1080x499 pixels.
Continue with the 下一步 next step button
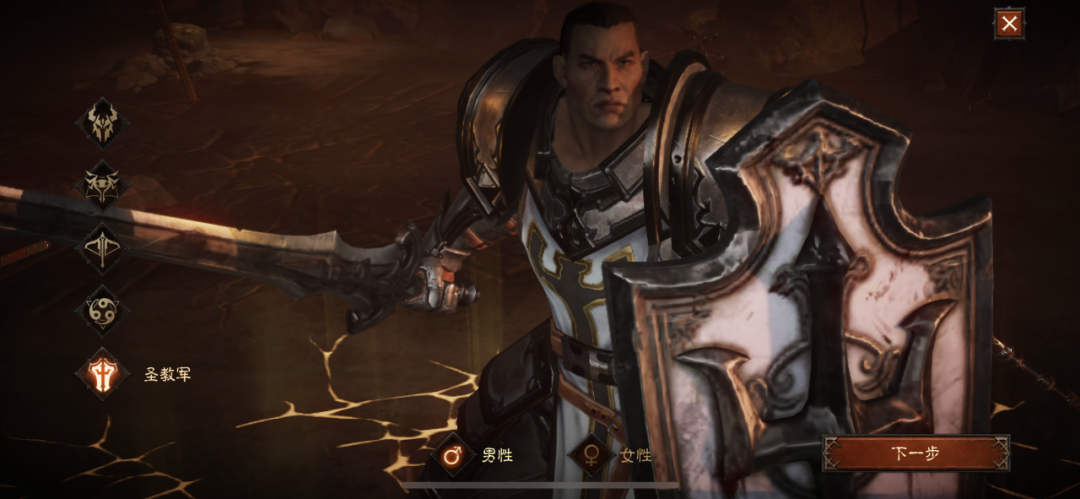(915, 453)
